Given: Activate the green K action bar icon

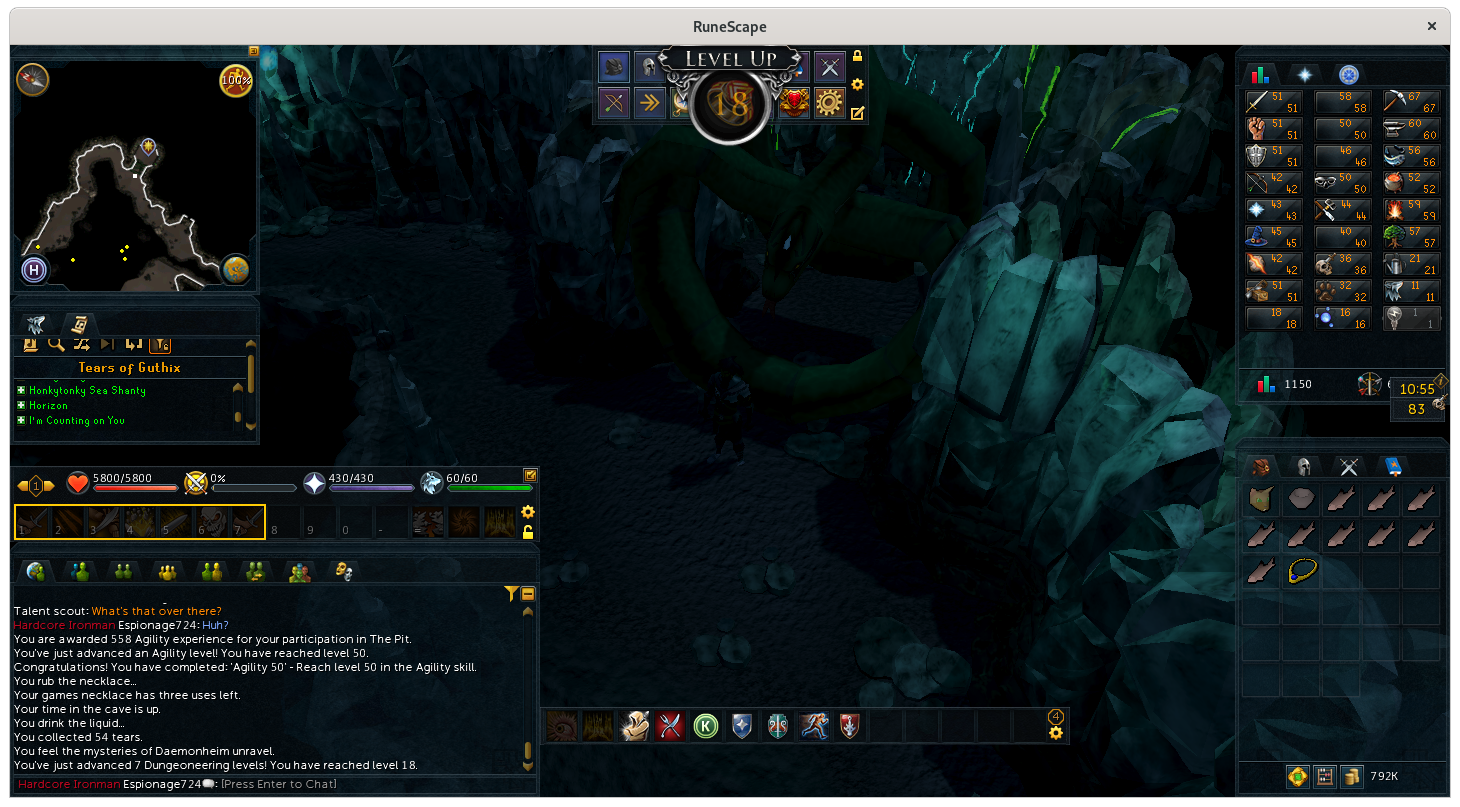Looking at the screenshot, I should click(707, 726).
